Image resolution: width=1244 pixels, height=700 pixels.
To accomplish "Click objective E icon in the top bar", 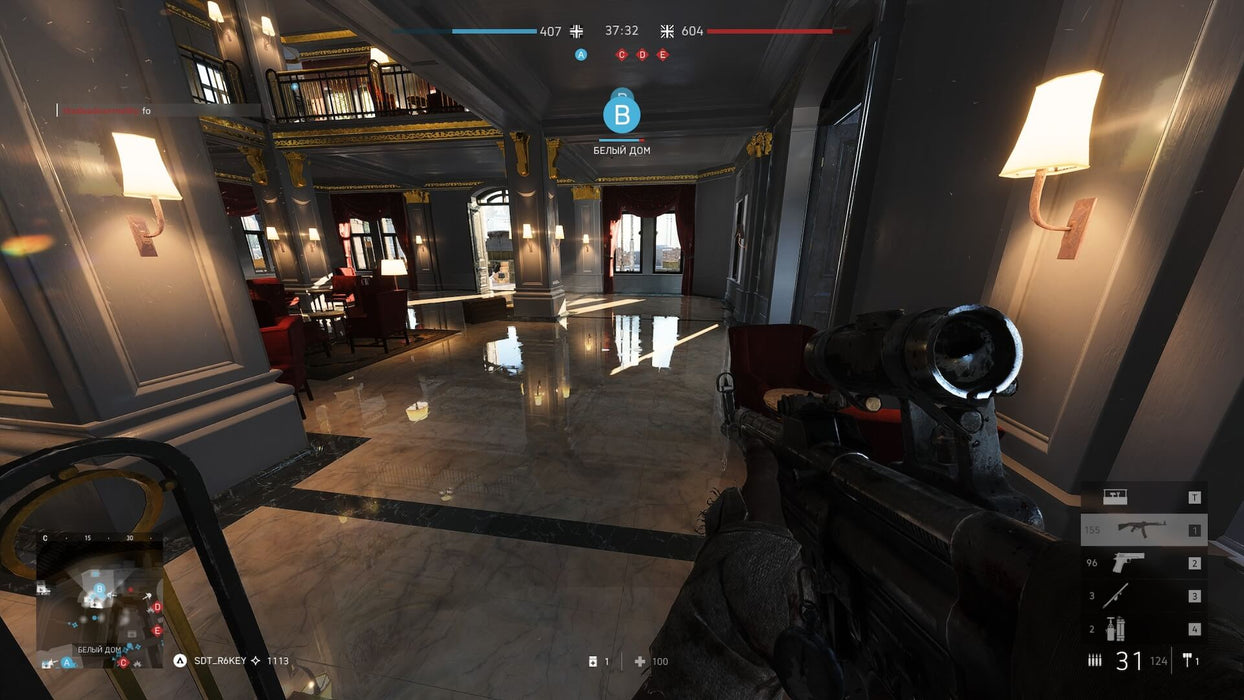I will (662, 55).
